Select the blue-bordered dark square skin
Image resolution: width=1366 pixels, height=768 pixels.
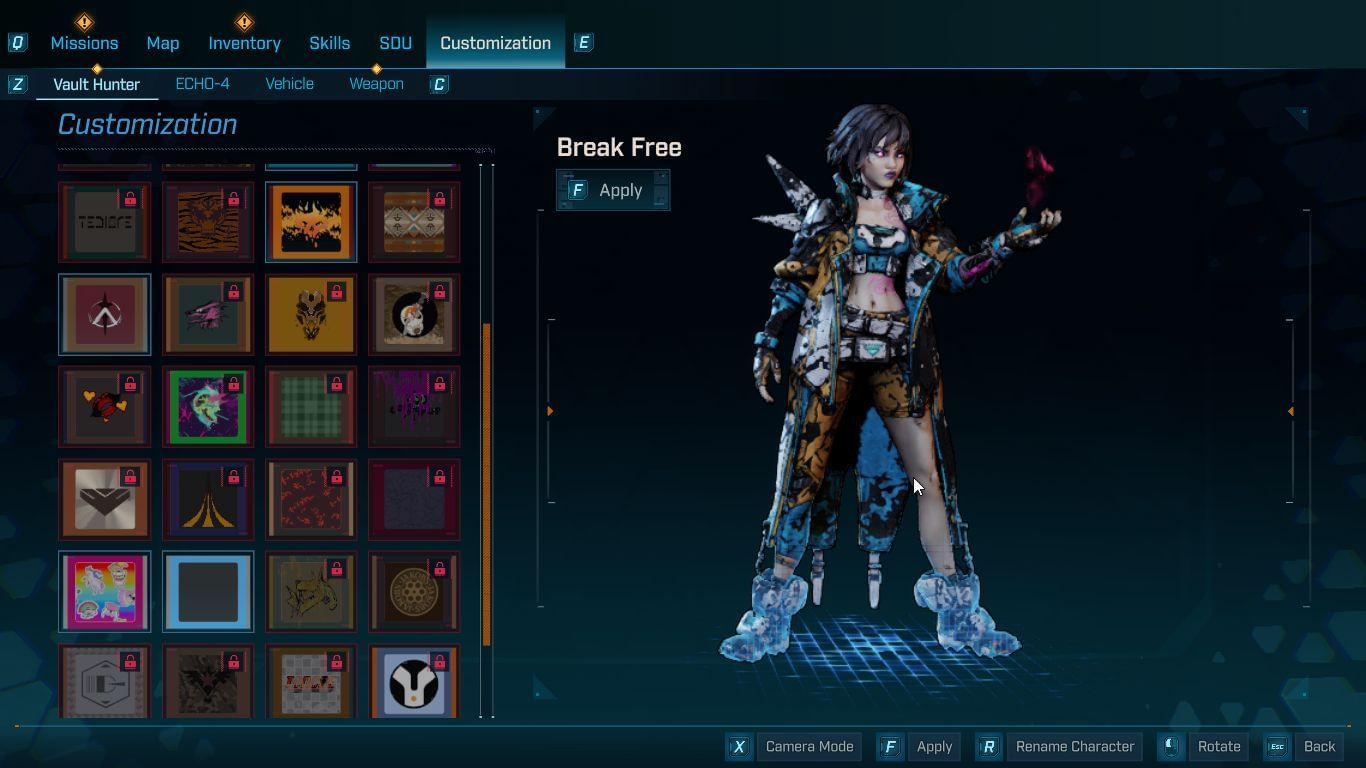coord(208,592)
